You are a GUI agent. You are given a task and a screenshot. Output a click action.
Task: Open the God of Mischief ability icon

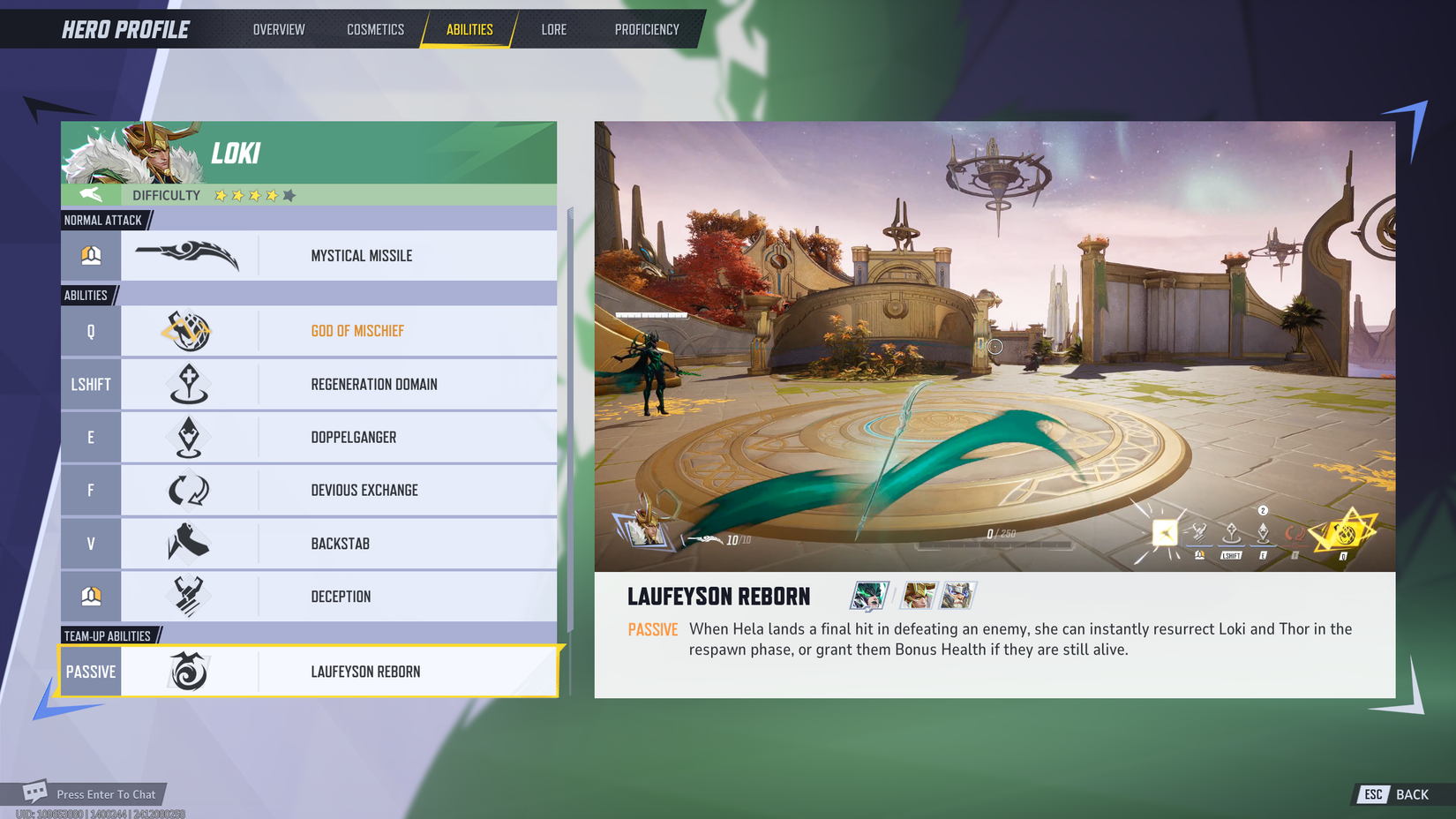pos(187,331)
